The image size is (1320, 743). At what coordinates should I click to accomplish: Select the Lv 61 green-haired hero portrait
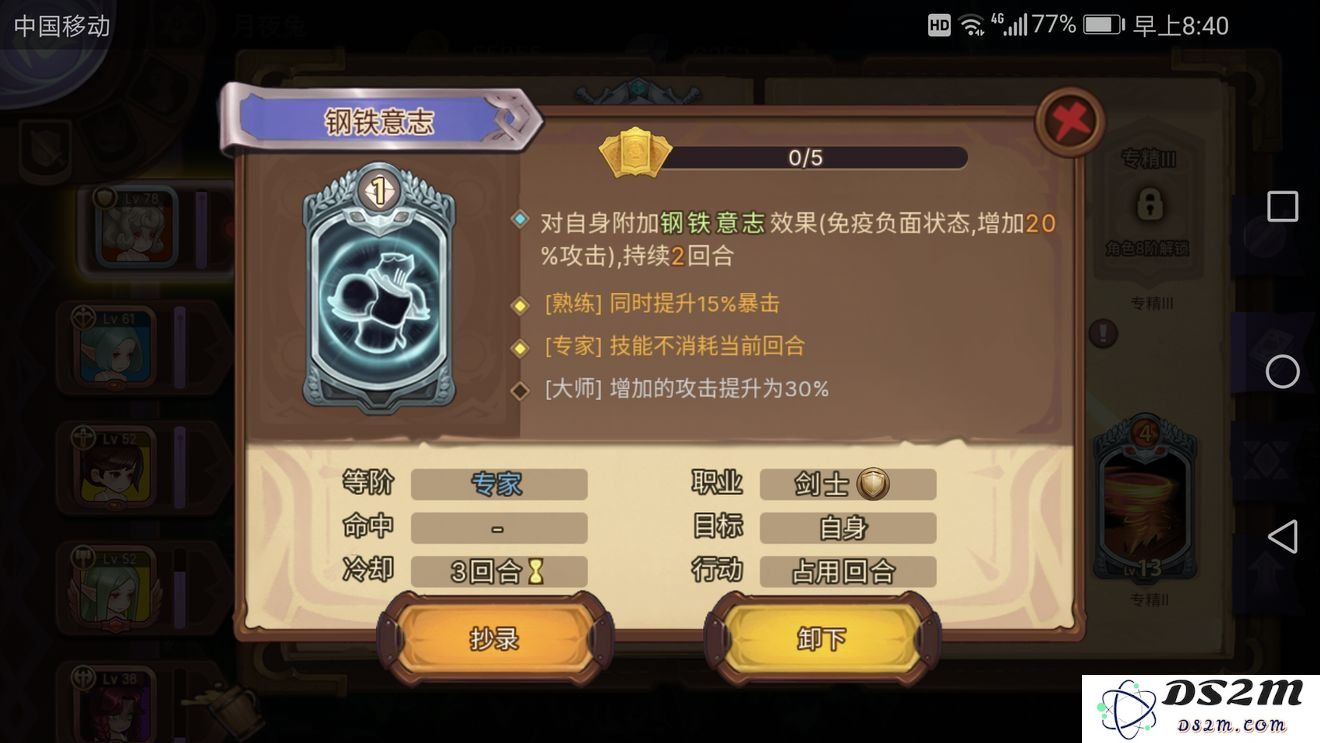(x=114, y=347)
